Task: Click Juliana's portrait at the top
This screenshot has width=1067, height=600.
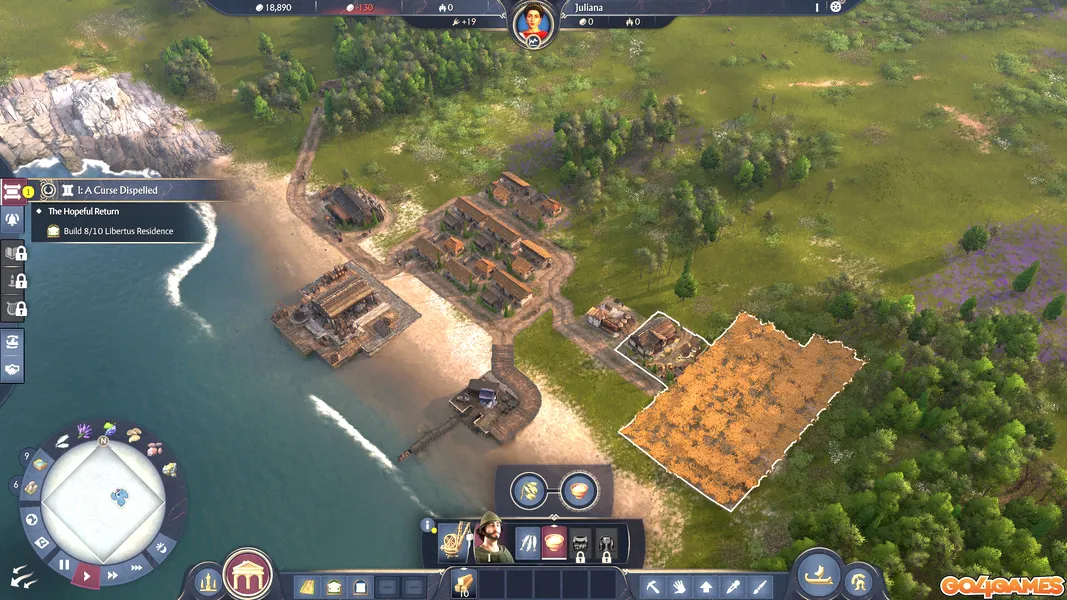Action: [x=534, y=24]
